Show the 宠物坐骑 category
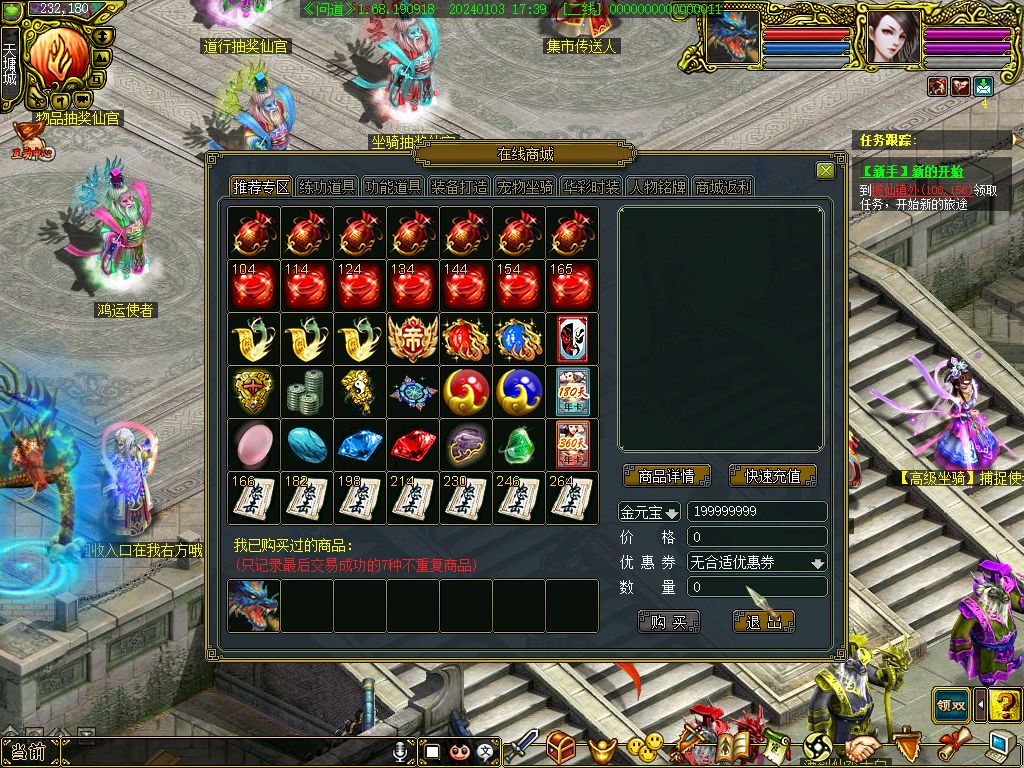Image resolution: width=1024 pixels, height=768 pixels. pos(525,187)
